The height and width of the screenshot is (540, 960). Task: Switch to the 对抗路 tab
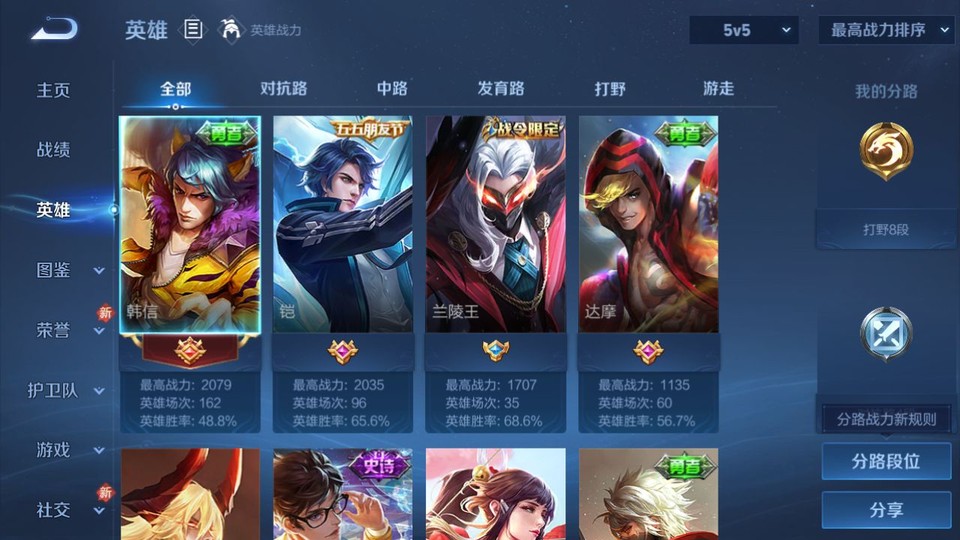(x=283, y=88)
